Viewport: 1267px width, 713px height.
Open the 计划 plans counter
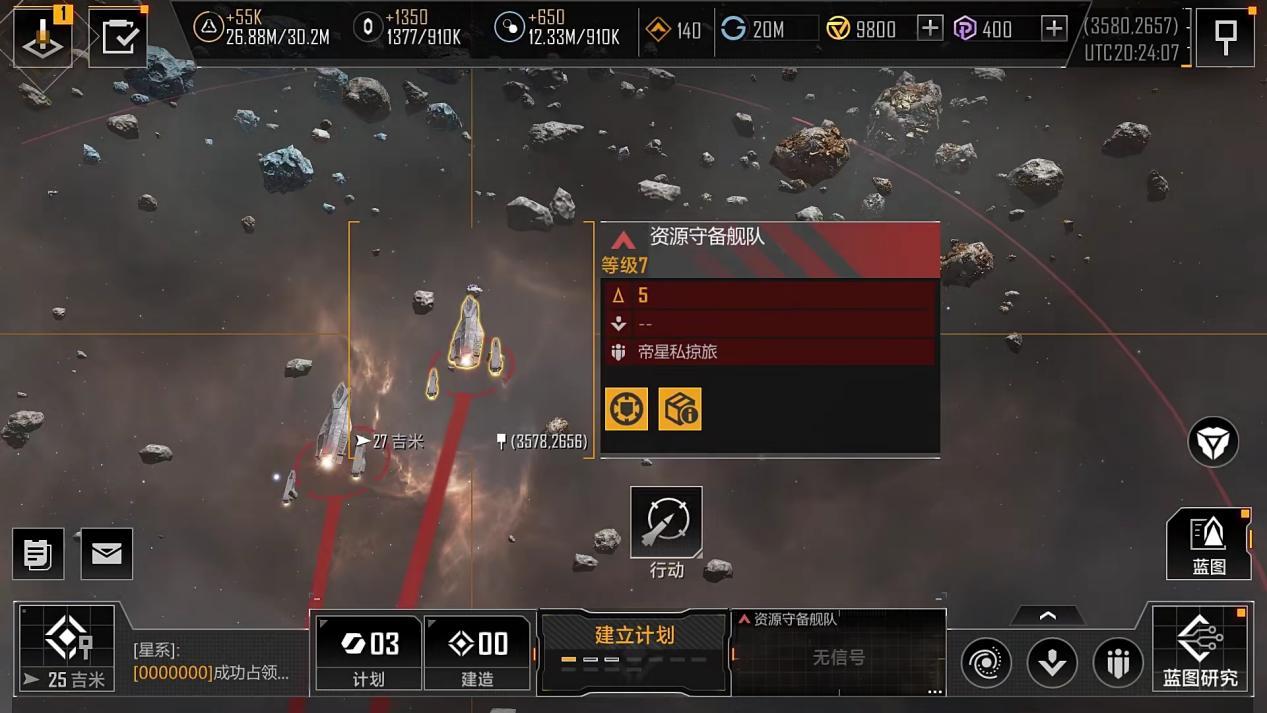click(369, 652)
